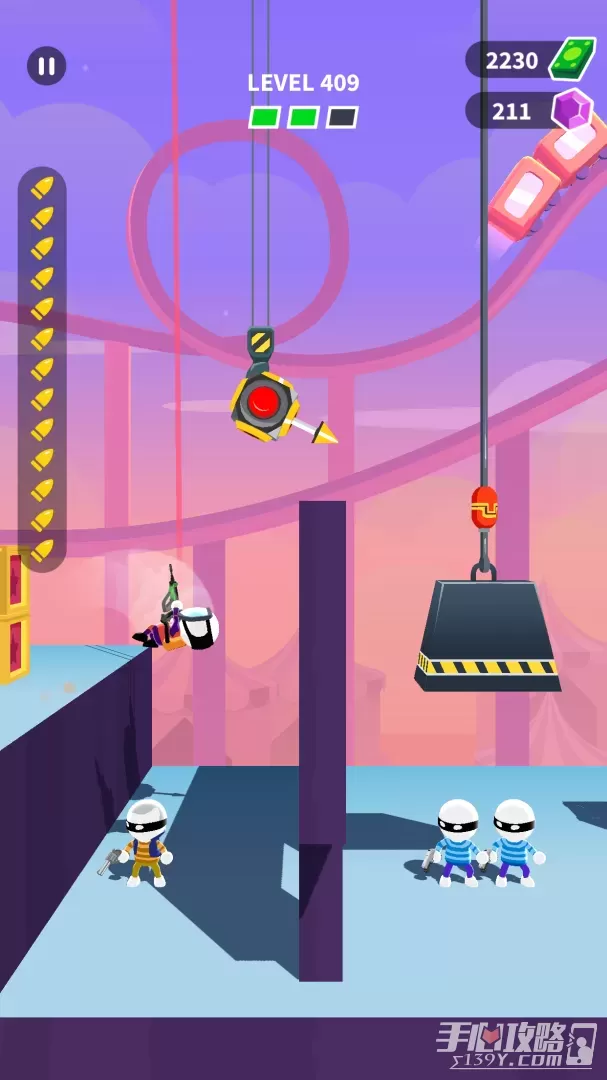
Task: Pause the game with the pause button
Action: [46, 66]
